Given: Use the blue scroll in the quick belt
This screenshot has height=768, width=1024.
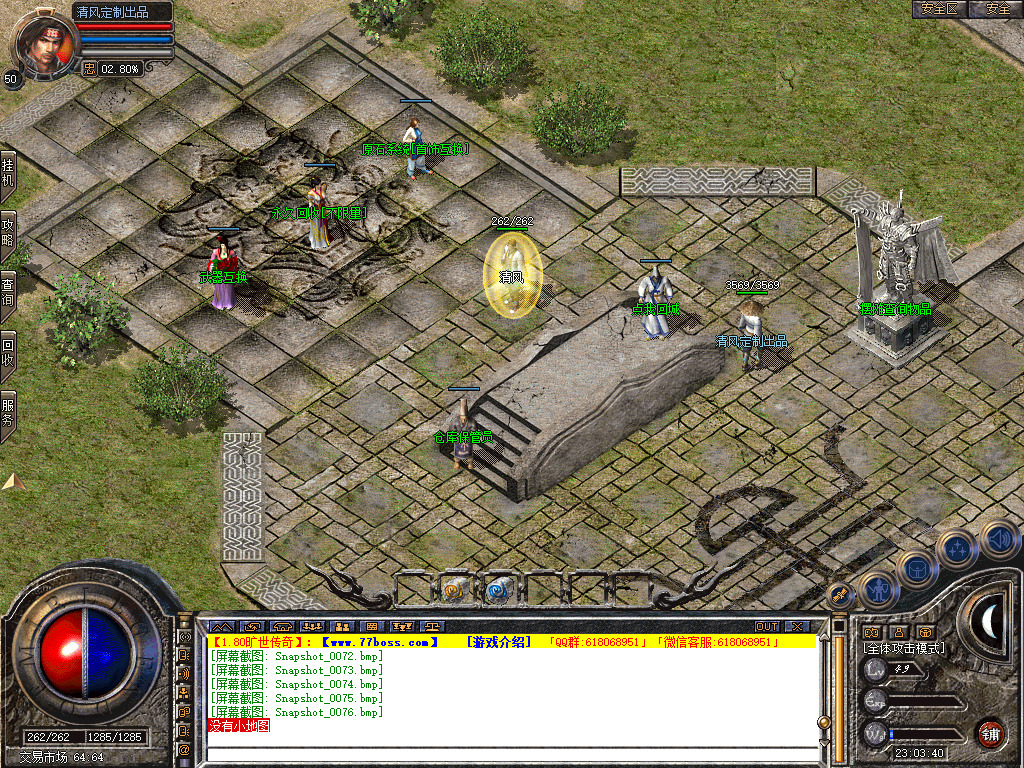Looking at the screenshot, I should [x=498, y=590].
